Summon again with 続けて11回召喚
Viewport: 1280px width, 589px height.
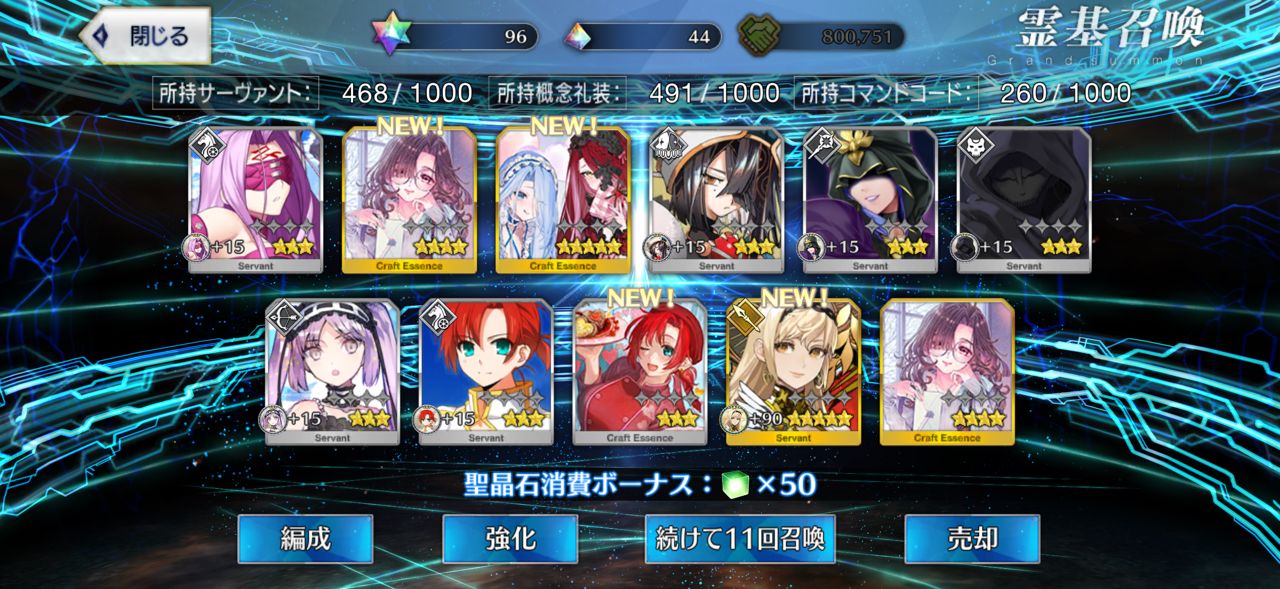click(739, 539)
